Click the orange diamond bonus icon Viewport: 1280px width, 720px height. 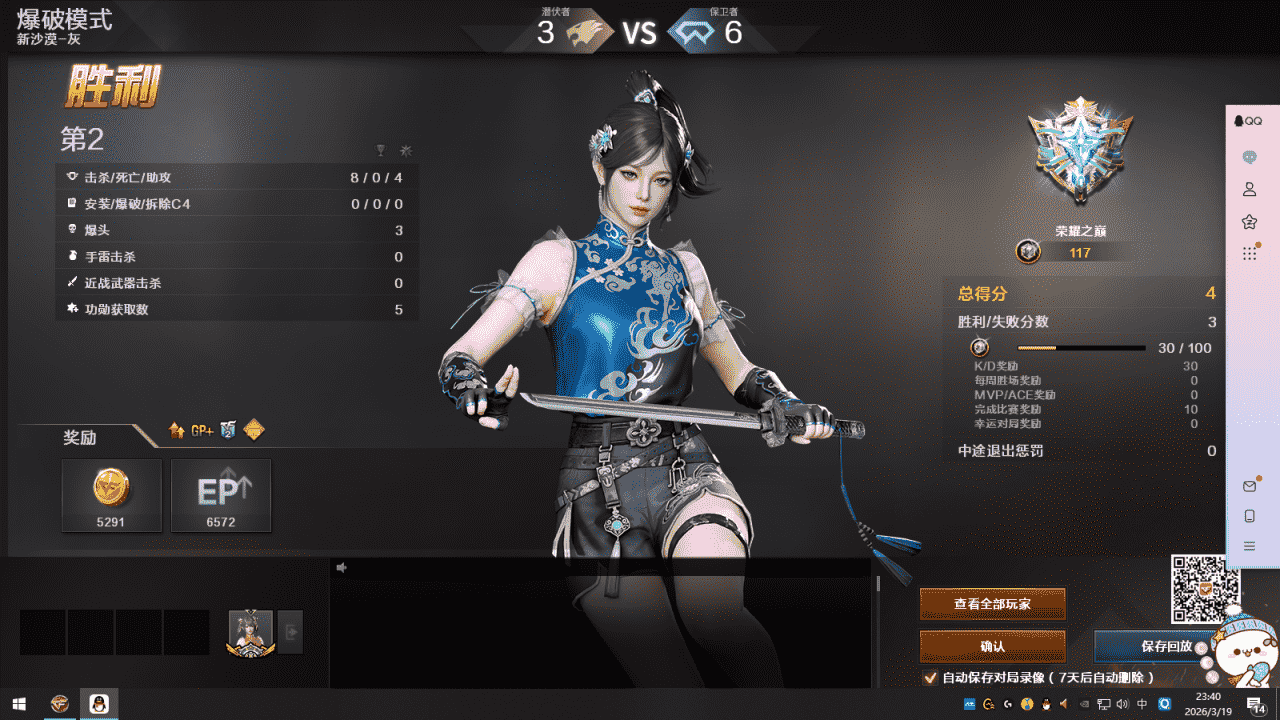[x=254, y=430]
